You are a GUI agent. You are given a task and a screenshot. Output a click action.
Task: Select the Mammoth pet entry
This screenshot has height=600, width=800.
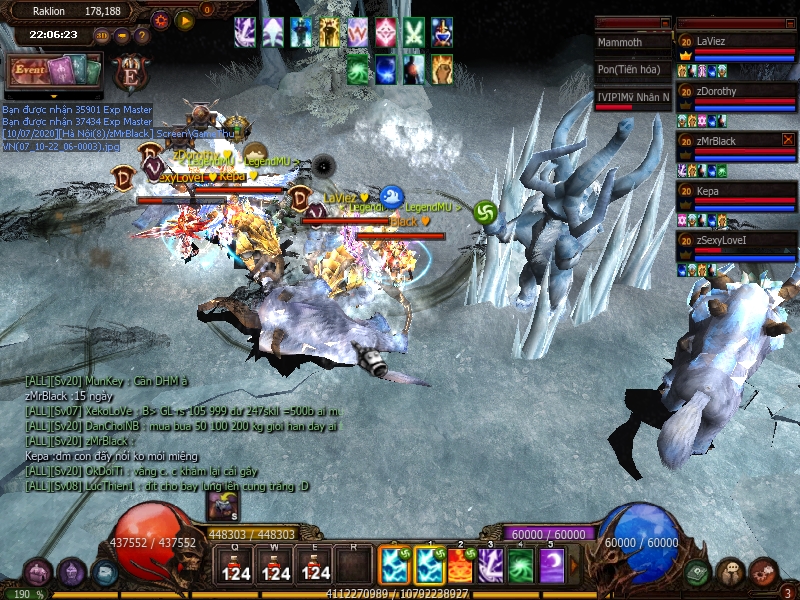tap(632, 43)
